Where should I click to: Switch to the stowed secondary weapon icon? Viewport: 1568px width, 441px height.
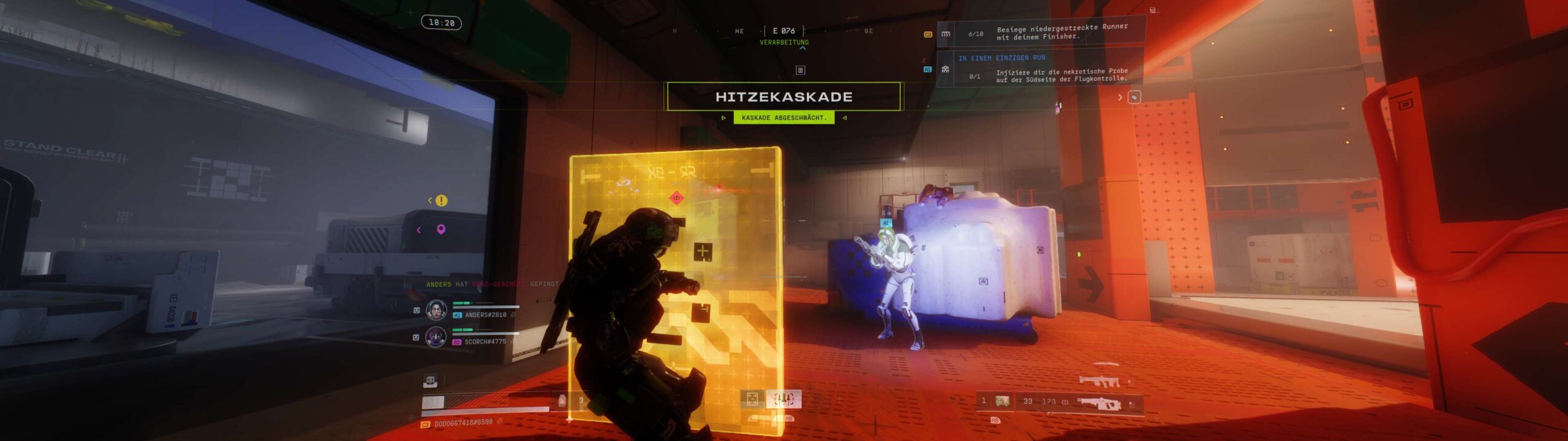coord(1099,382)
